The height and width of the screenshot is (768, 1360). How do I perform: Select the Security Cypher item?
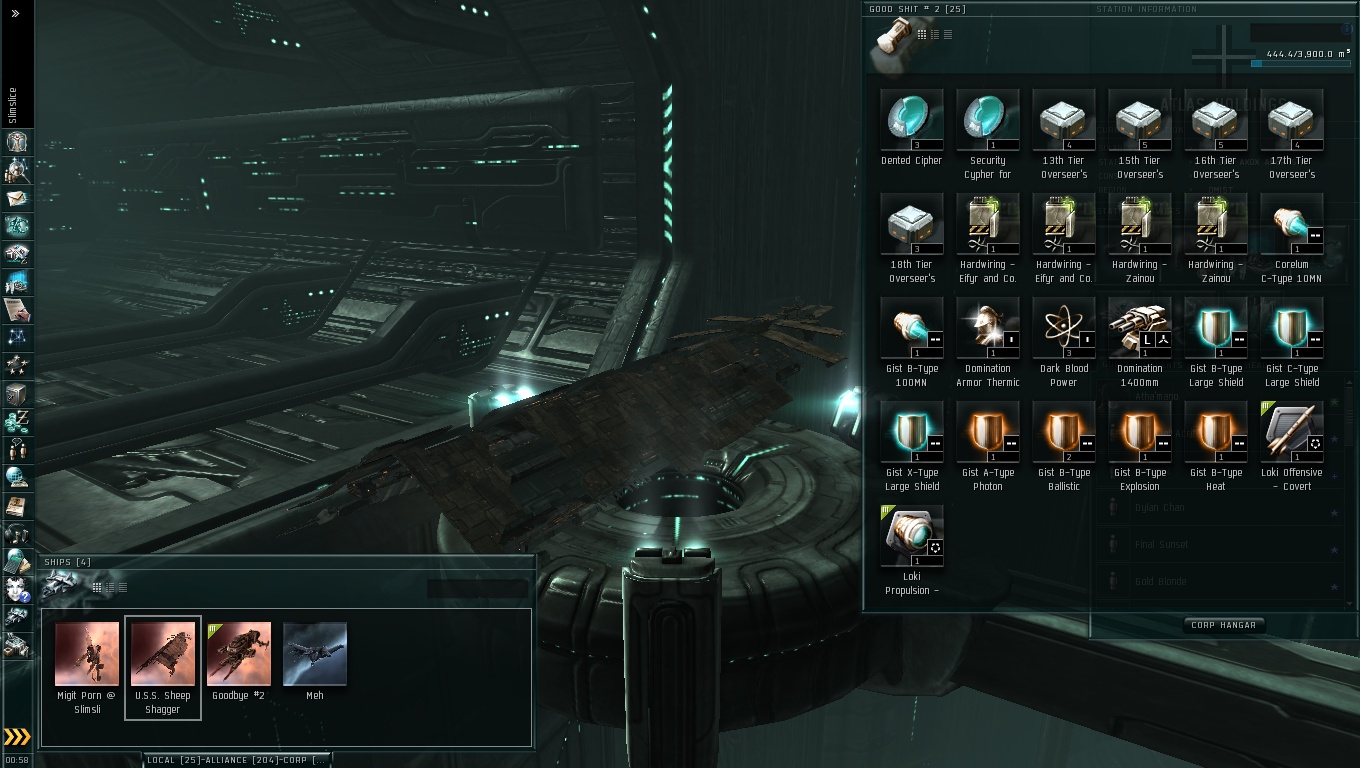[987, 120]
